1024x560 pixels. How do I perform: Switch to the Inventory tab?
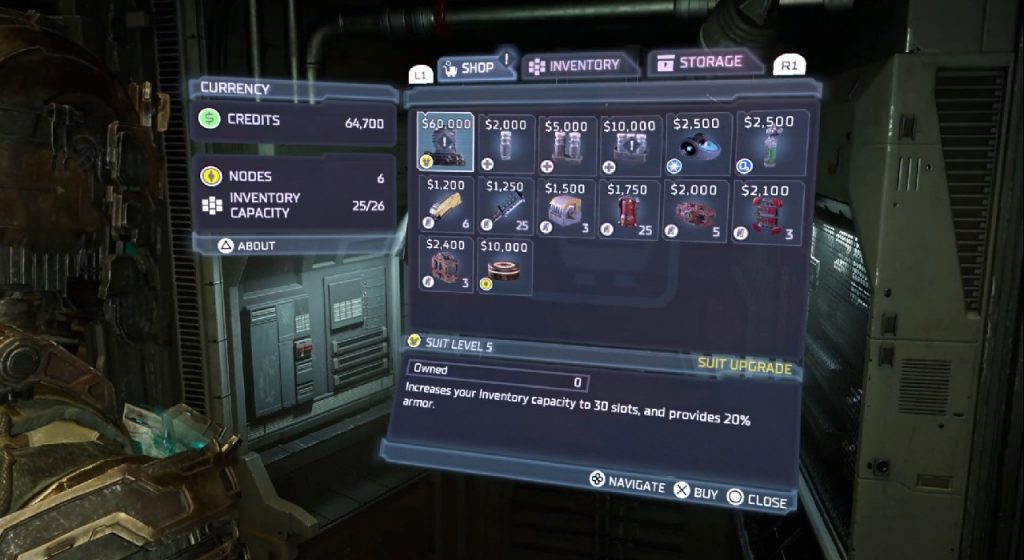tap(575, 65)
